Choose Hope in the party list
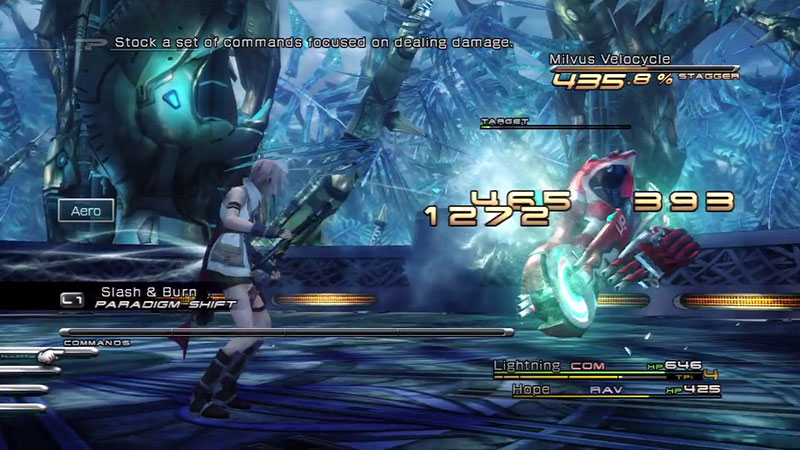Image resolution: width=800 pixels, height=450 pixels. (531, 388)
